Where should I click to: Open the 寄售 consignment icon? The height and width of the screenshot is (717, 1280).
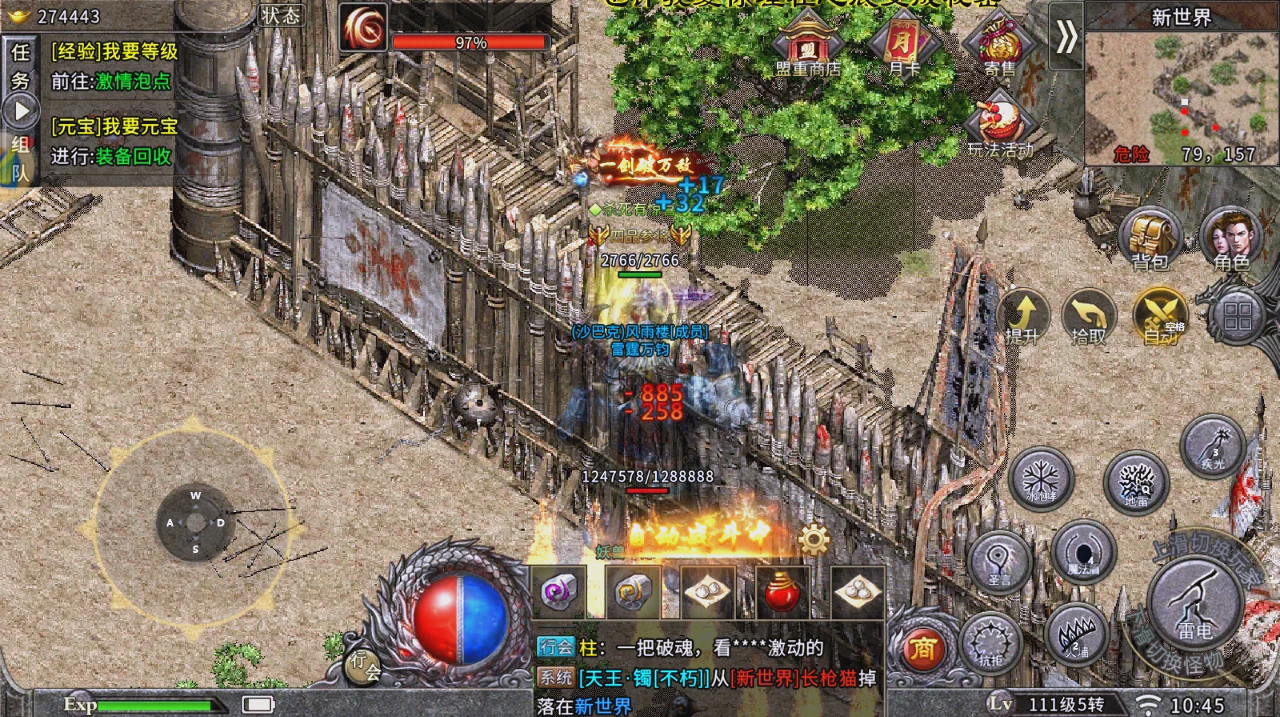coord(998,45)
